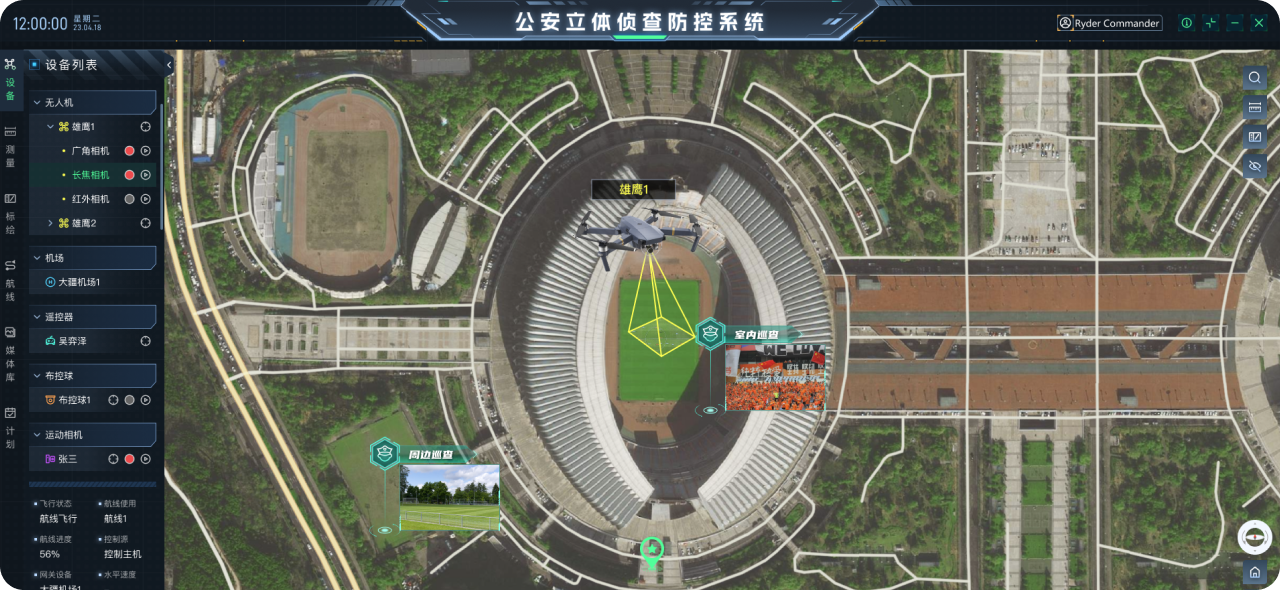Close the window with the X button

point(1259,23)
